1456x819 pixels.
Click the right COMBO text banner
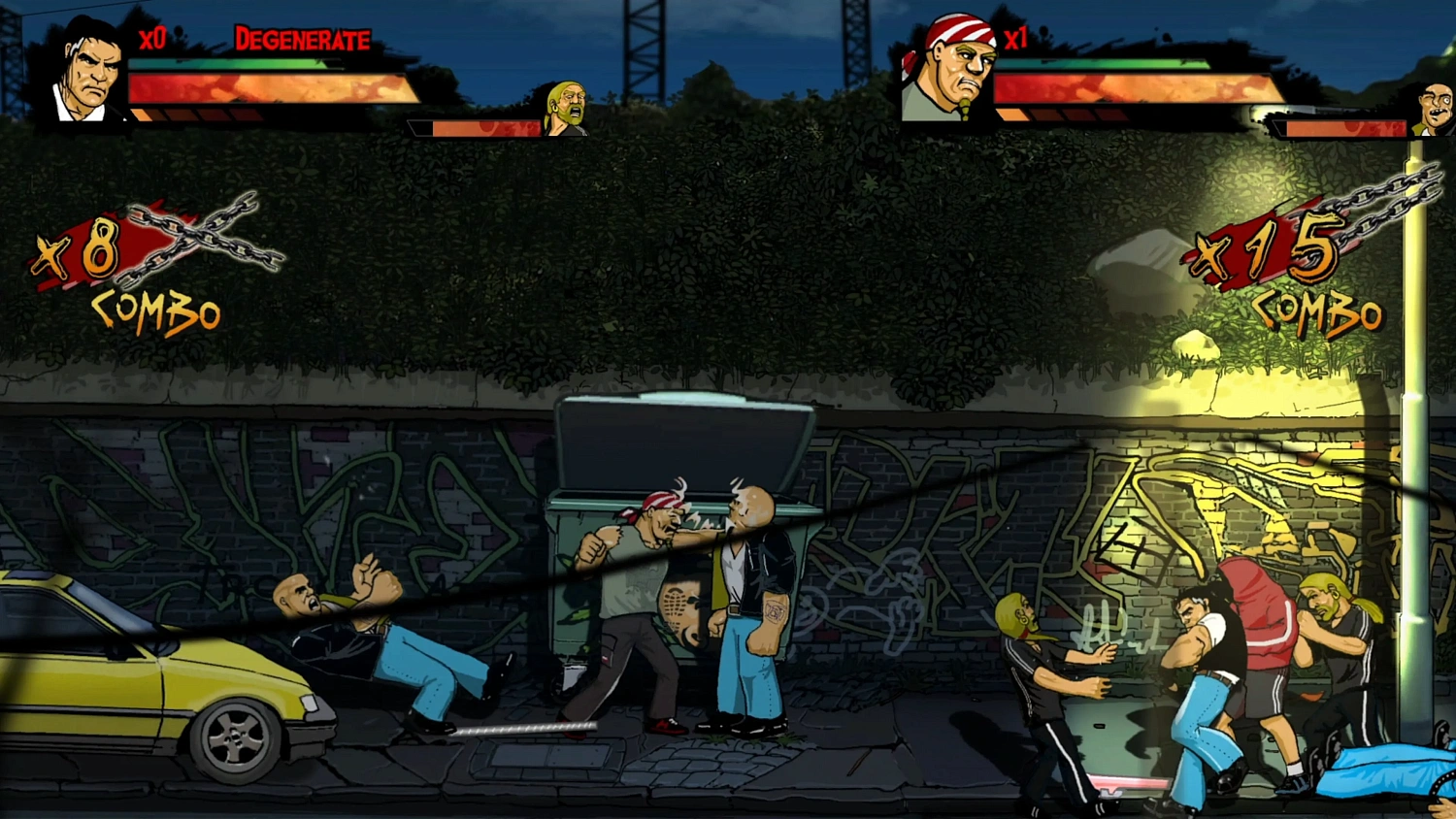click(1320, 313)
